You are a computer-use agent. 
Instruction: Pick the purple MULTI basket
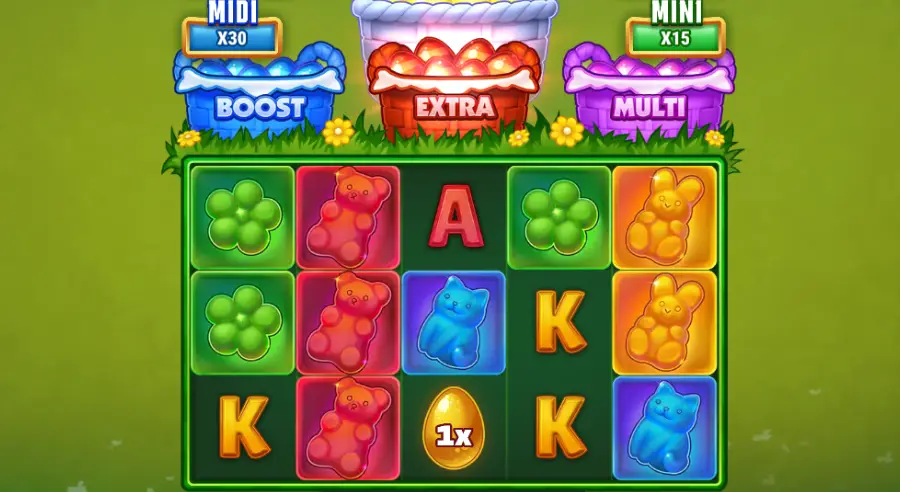click(x=648, y=95)
